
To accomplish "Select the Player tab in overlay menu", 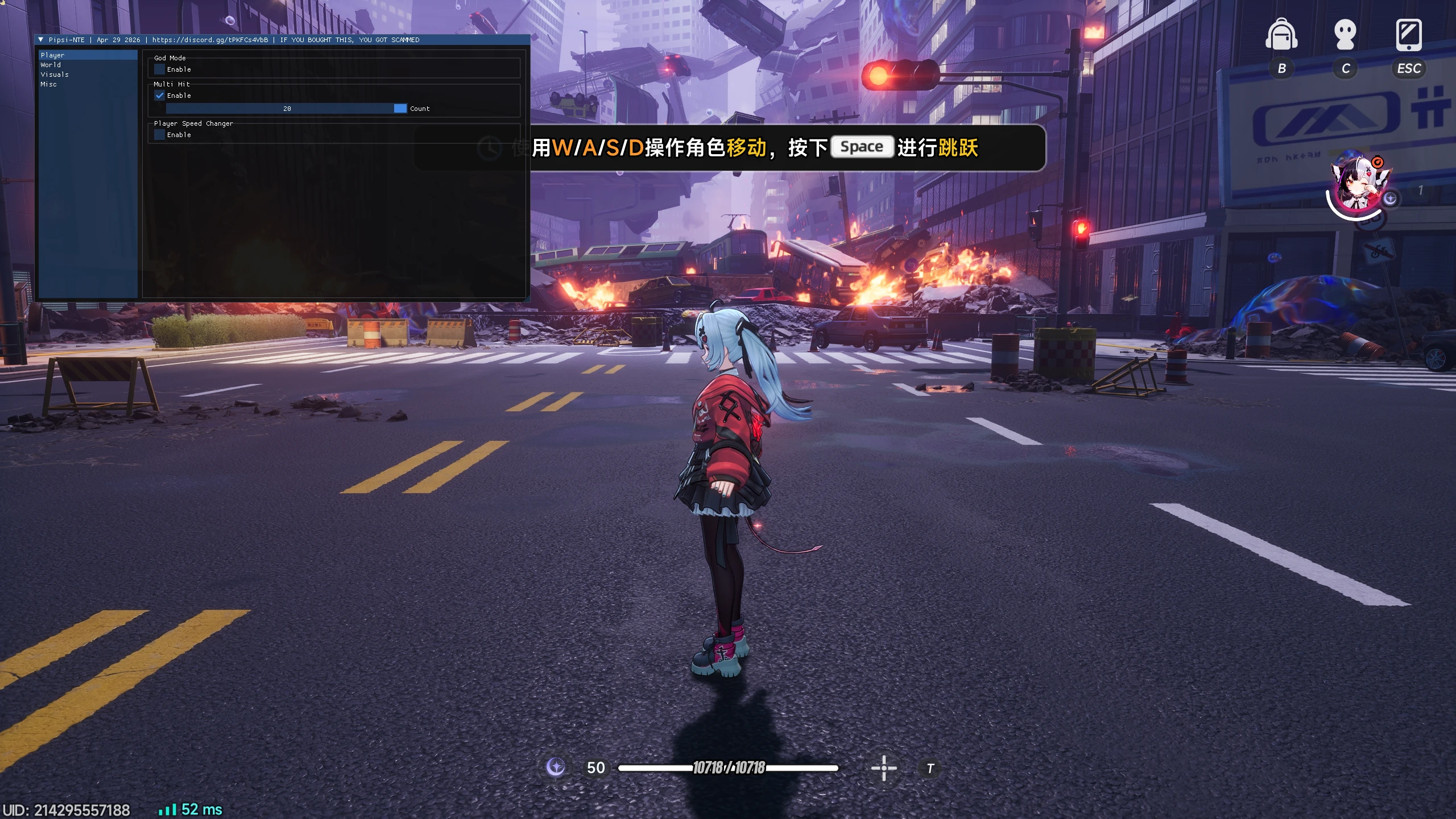I will (52, 55).
